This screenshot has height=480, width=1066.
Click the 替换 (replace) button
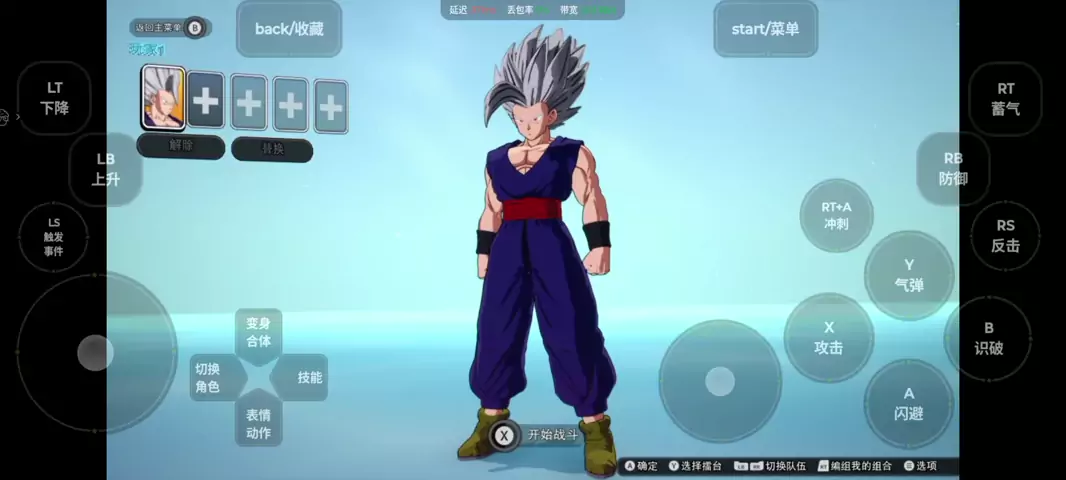pyautogui.click(x=272, y=149)
